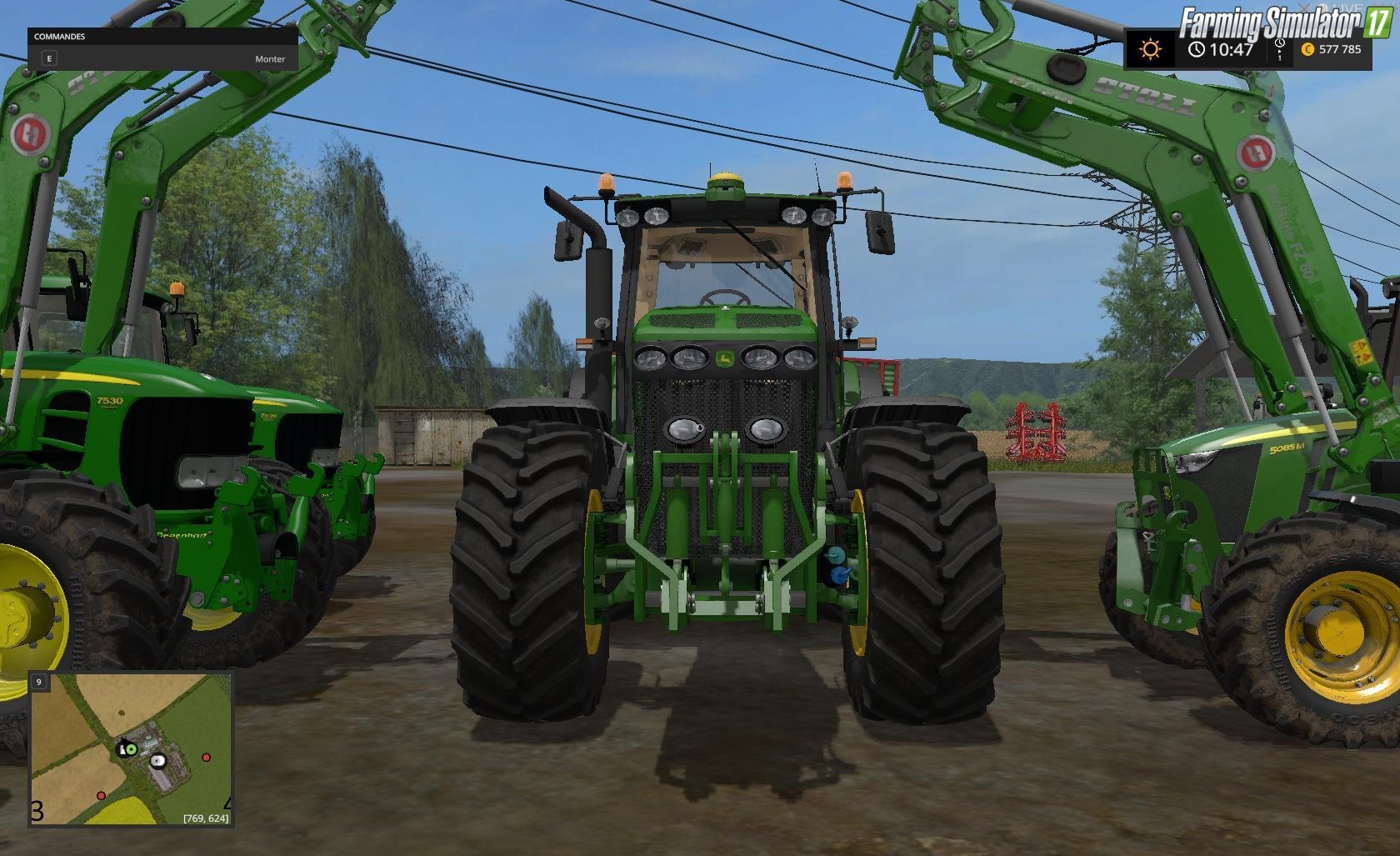Viewport: 1400px width, 856px height.
Task: Select the green player position marker on minimap
Action: (131, 749)
